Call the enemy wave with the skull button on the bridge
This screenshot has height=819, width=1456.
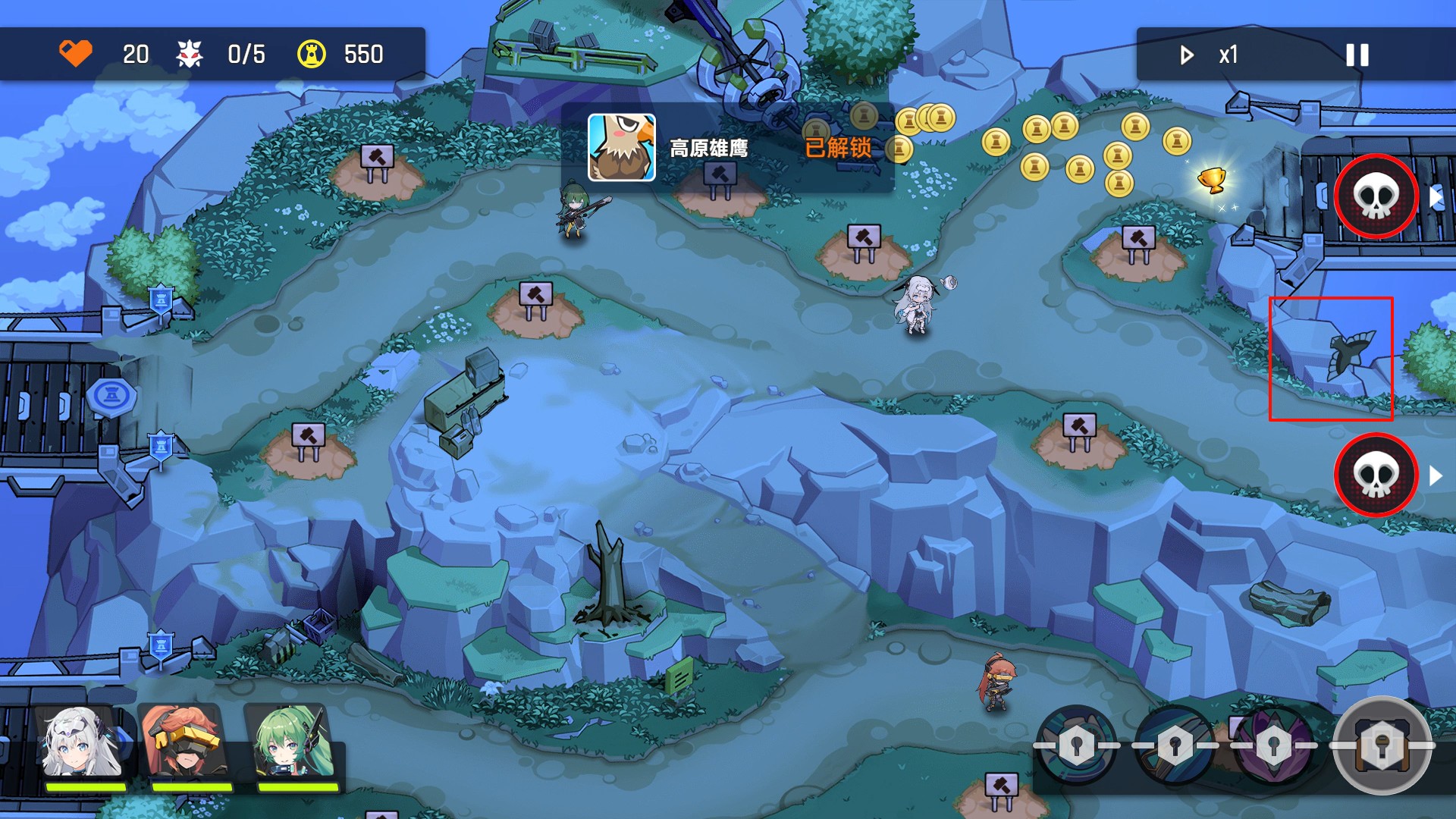tap(1376, 196)
